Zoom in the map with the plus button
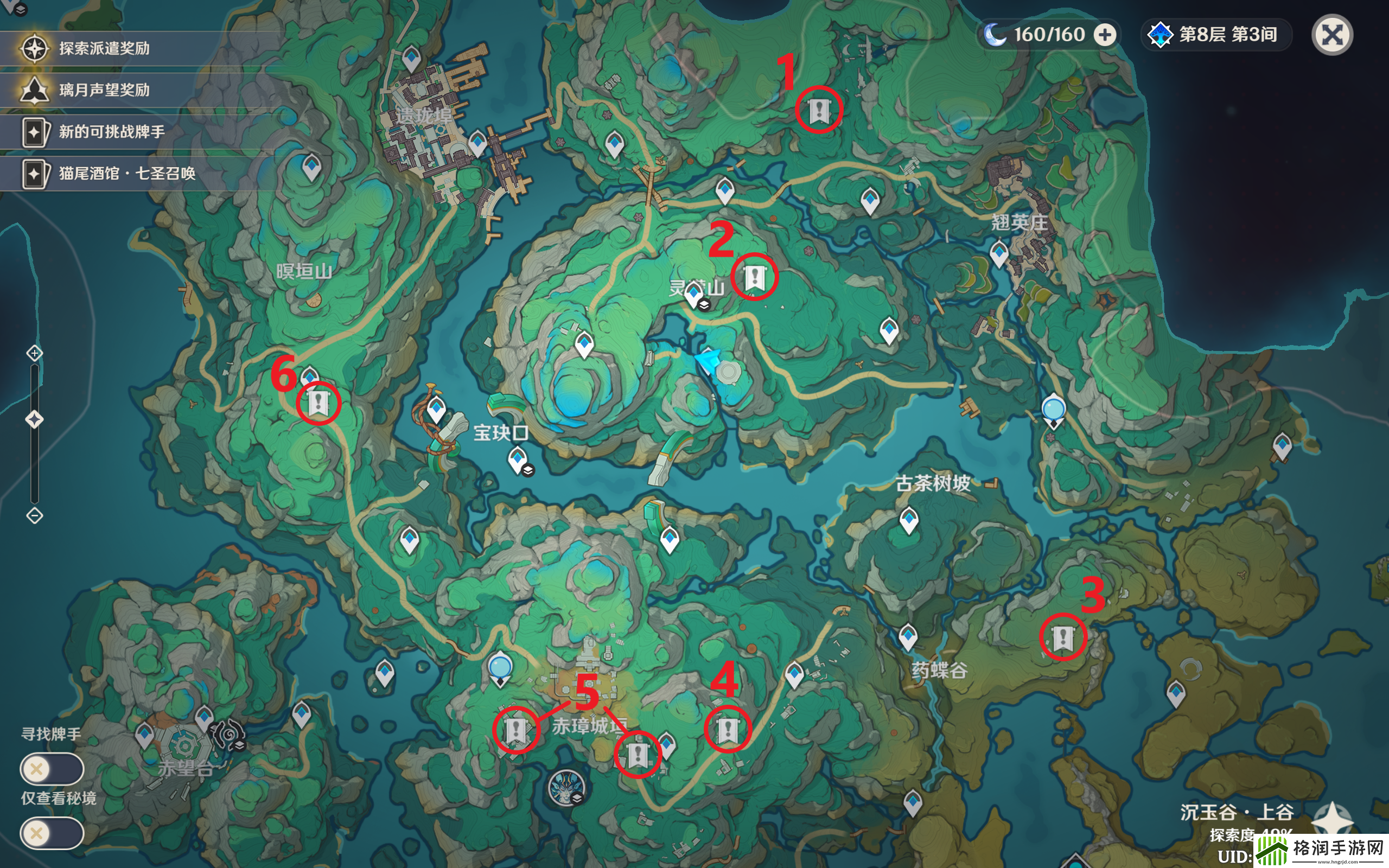Screen dimensions: 1389x868 34,353
